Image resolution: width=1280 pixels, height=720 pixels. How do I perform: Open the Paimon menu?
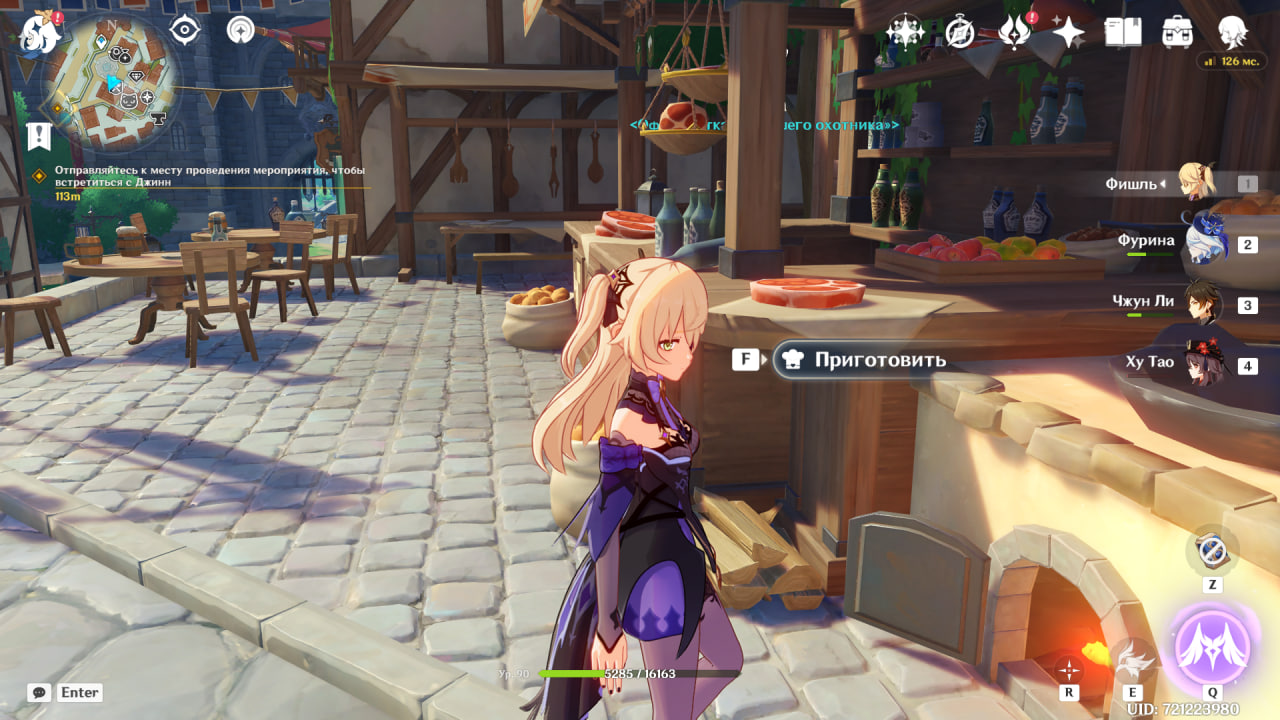tap(38, 31)
